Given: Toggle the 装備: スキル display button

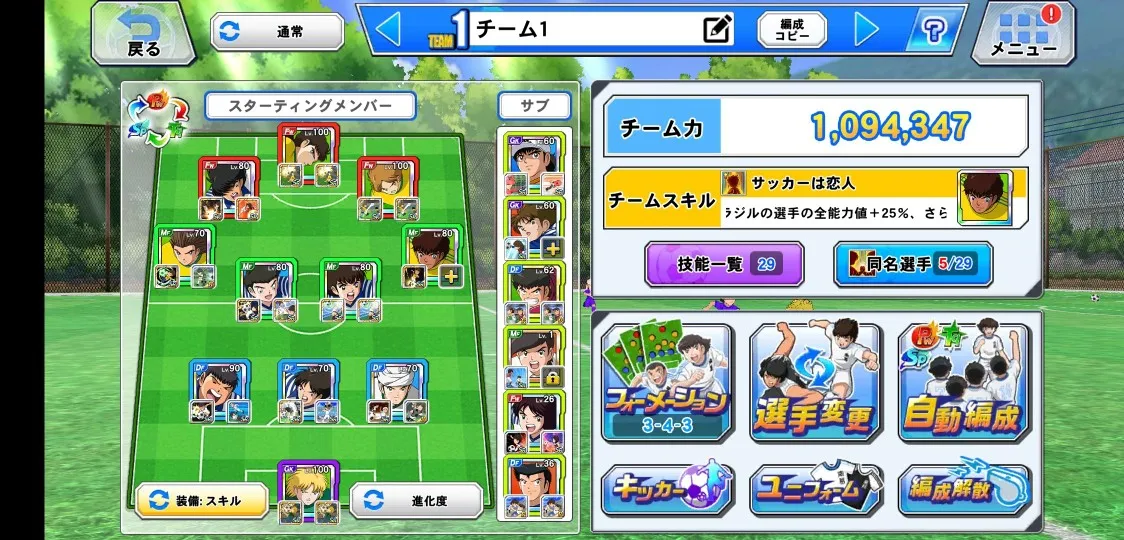Looking at the screenshot, I should coord(202,501).
